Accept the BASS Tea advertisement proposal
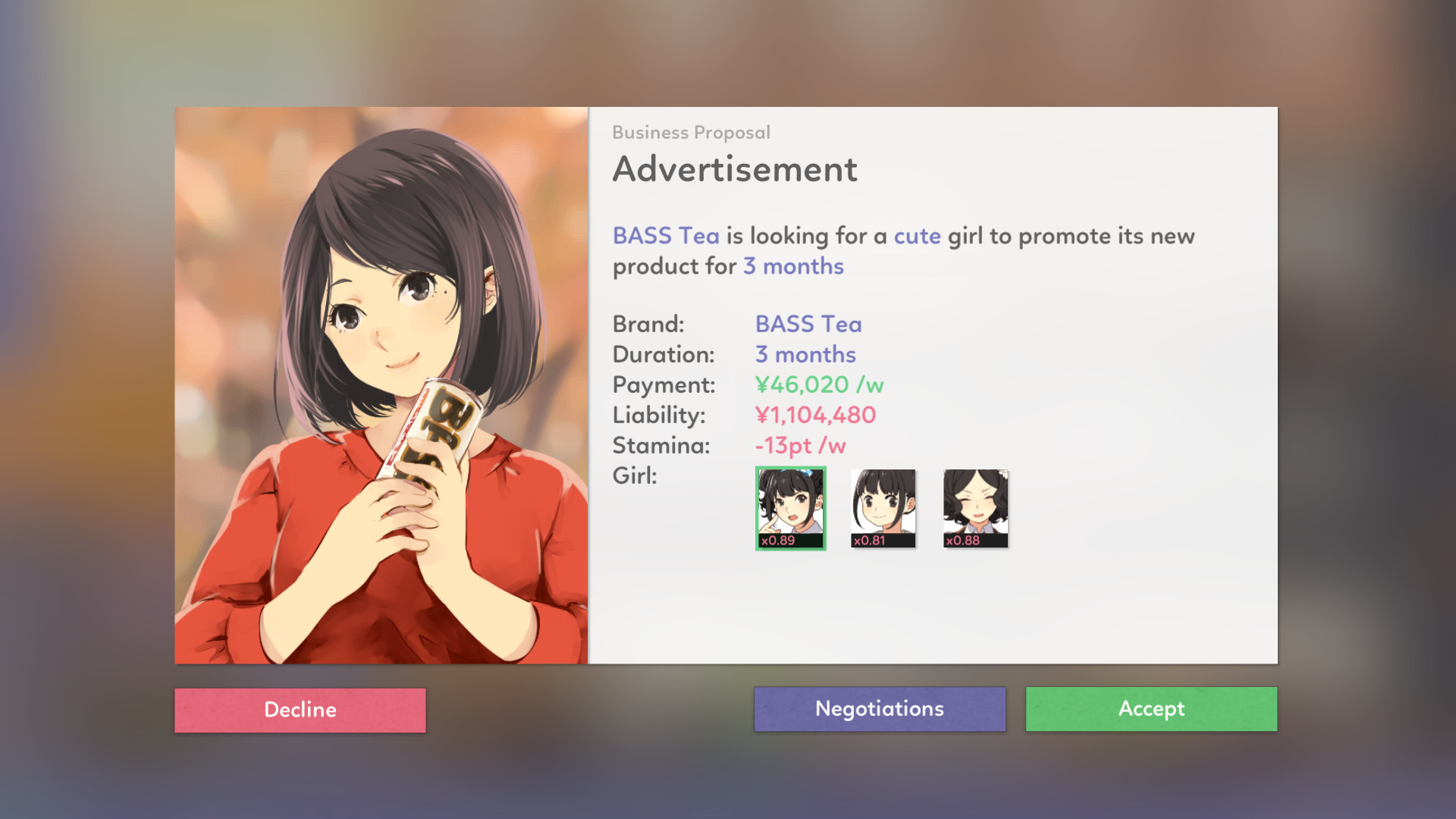Image resolution: width=1456 pixels, height=819 pixels. coord(1150,709)
